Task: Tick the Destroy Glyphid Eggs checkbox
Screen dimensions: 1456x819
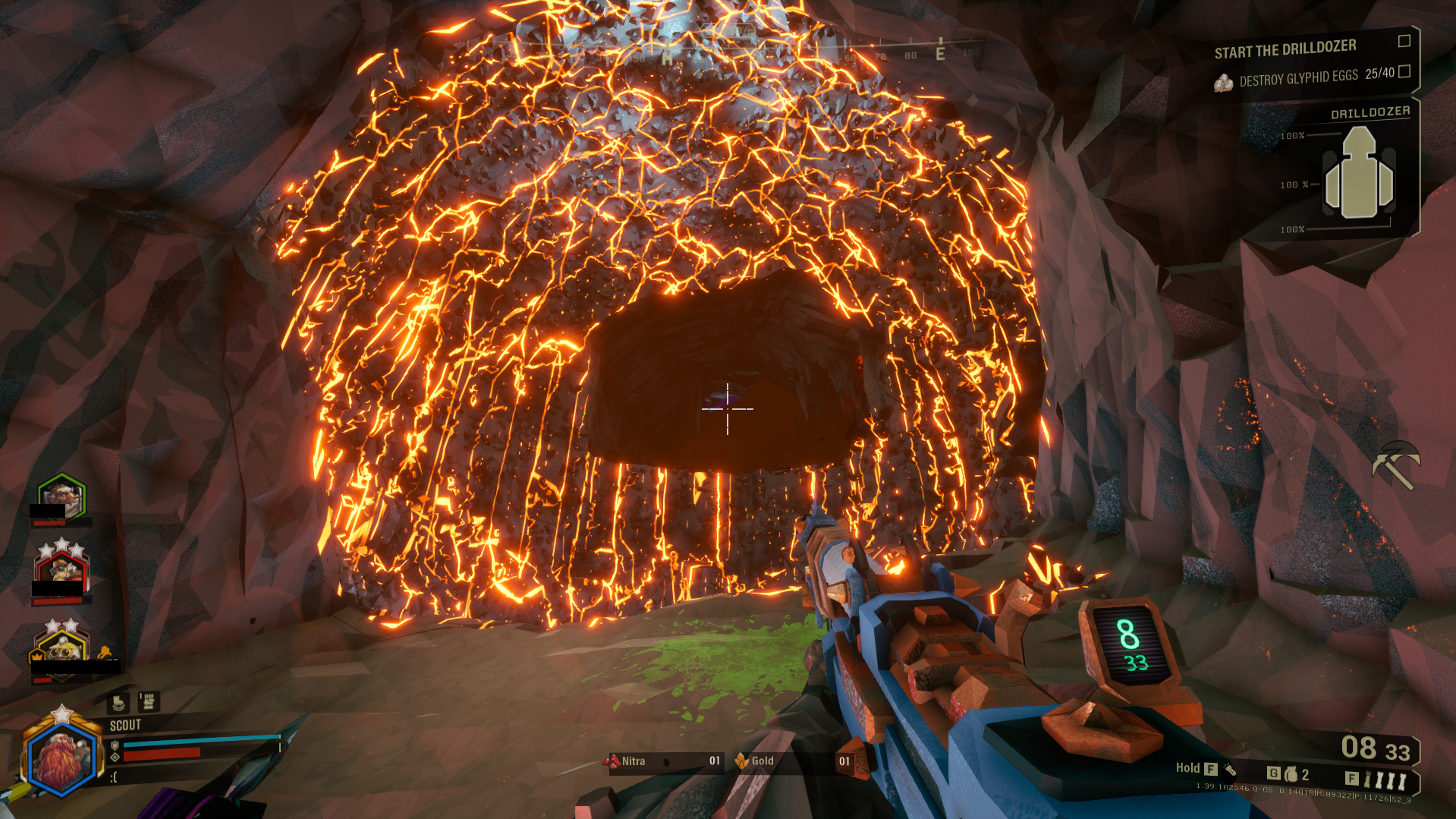Action: tap(1404, 71)
